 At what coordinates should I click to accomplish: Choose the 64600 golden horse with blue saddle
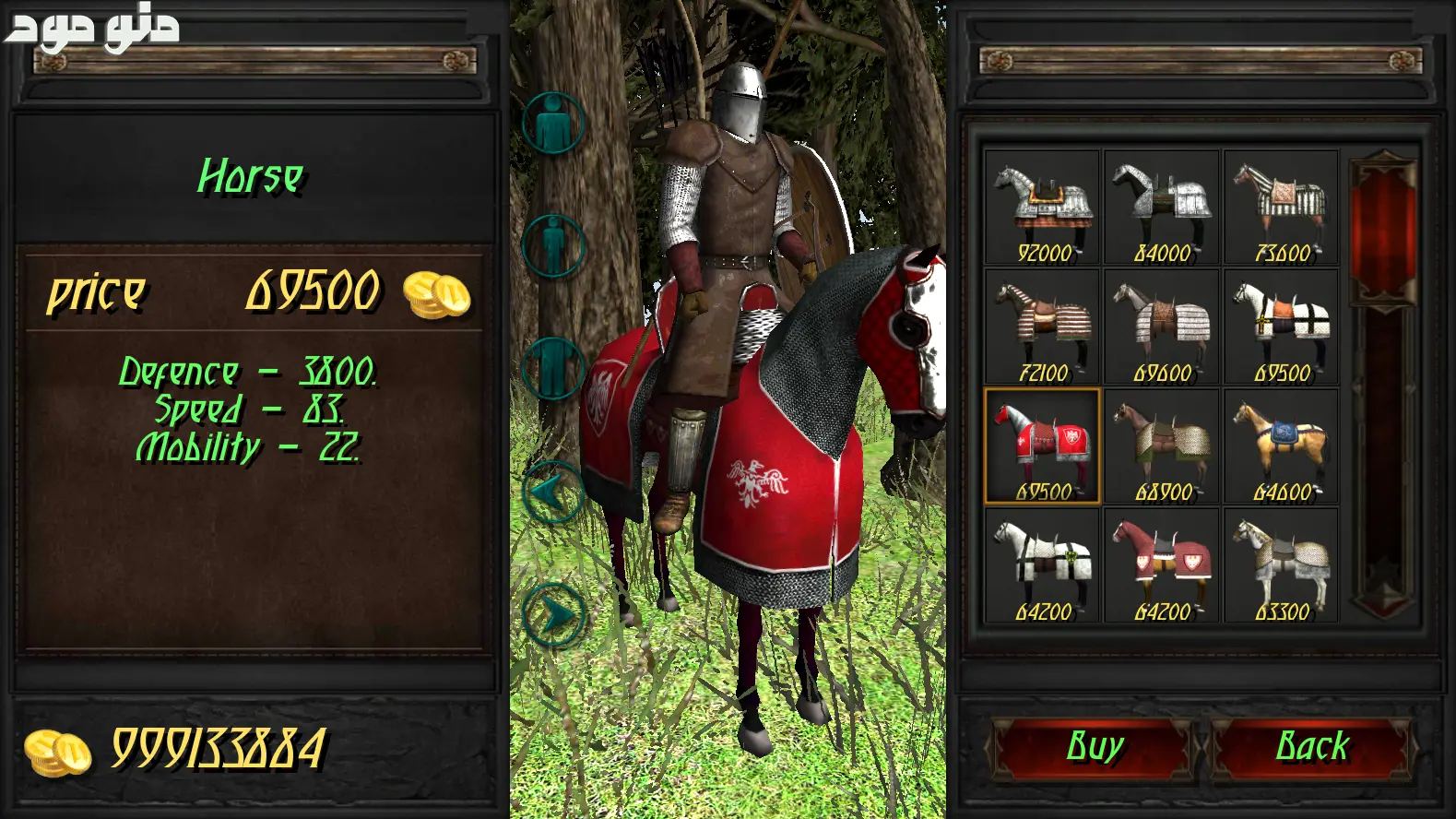[1282, 446]
